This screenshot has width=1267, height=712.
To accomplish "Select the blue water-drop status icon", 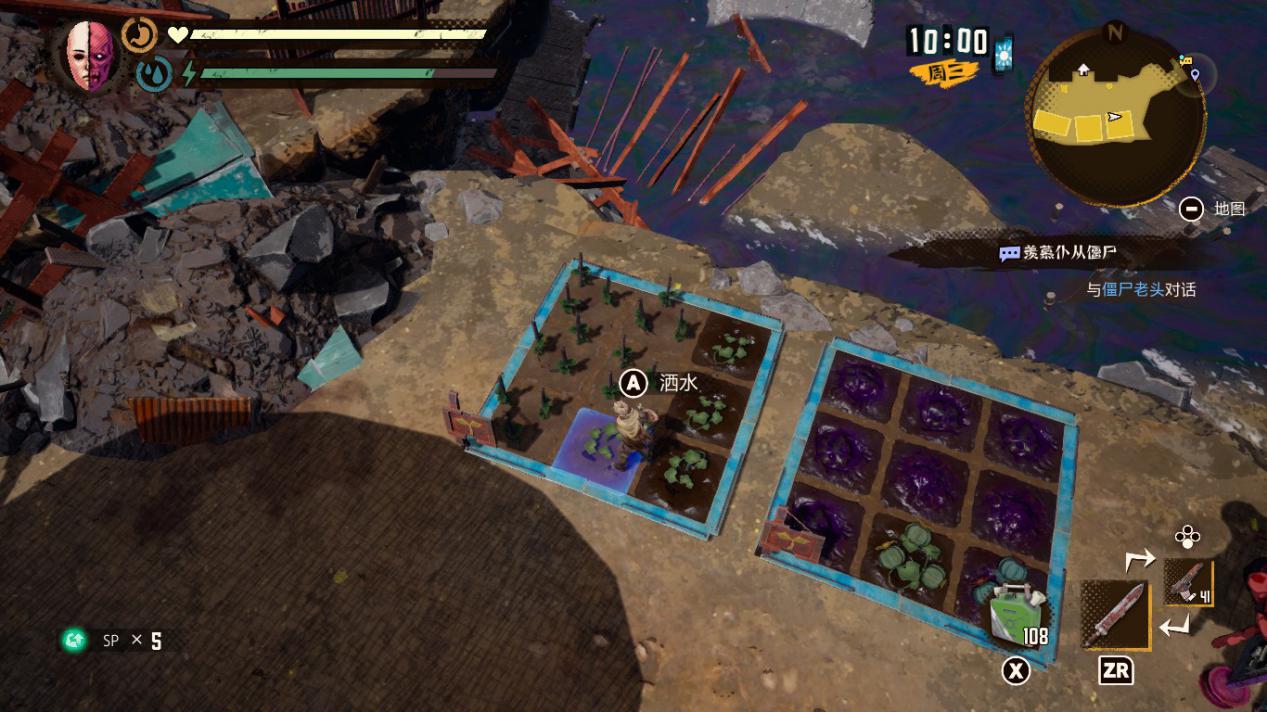I will [153, 75].
